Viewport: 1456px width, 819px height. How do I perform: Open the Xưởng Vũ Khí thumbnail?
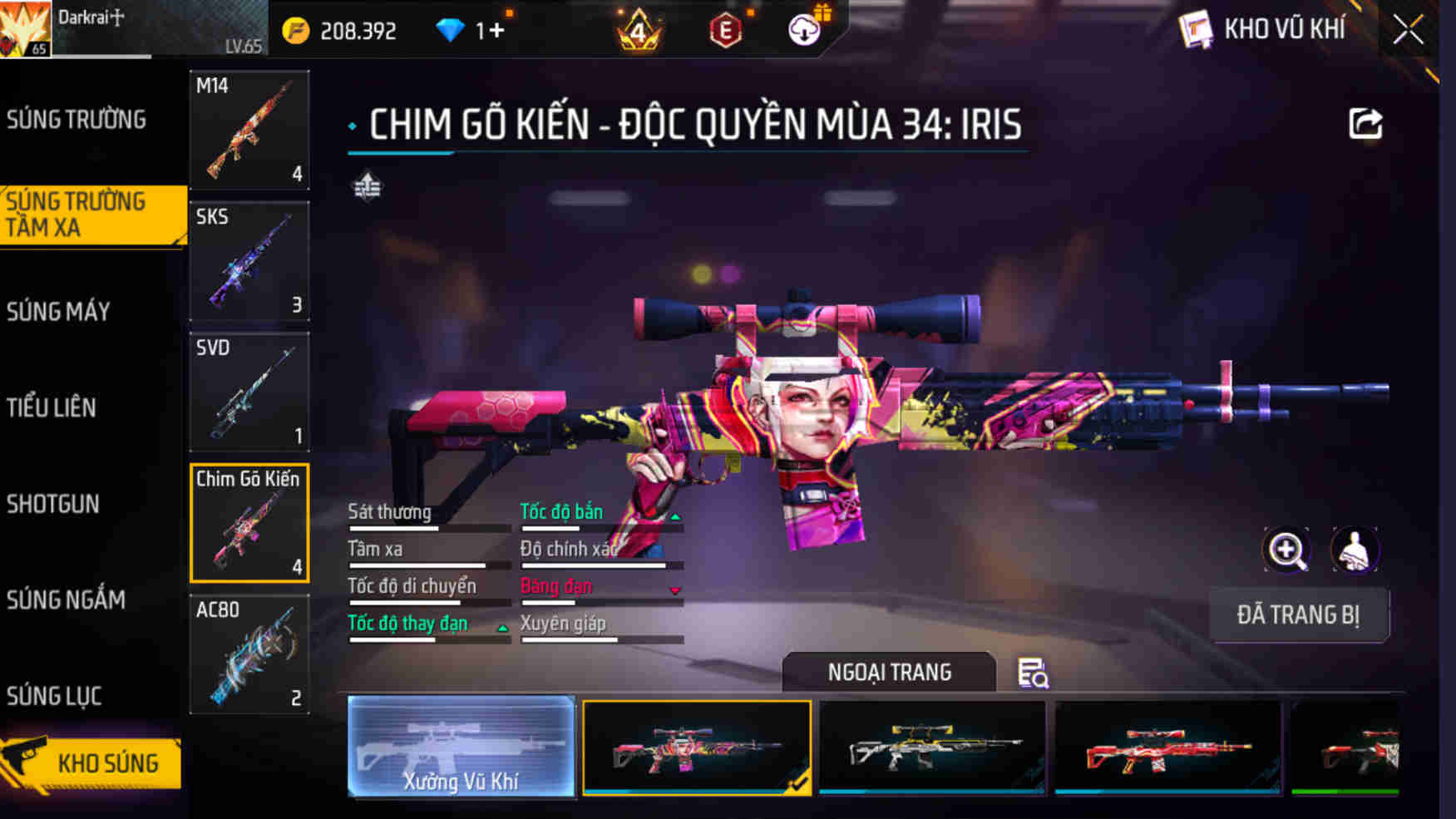tap(461, 747)
